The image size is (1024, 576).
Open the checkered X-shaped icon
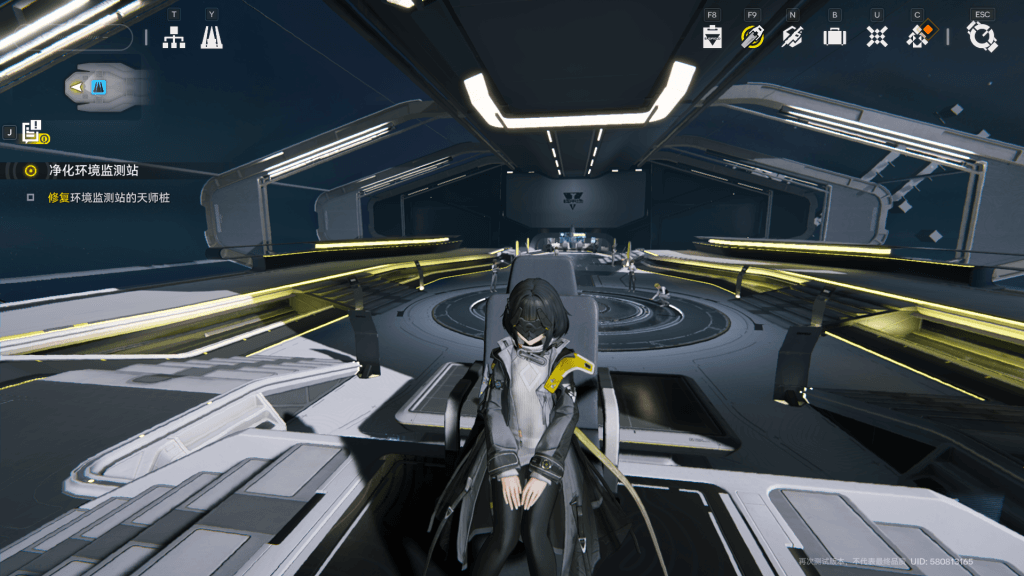click(877, 37)
